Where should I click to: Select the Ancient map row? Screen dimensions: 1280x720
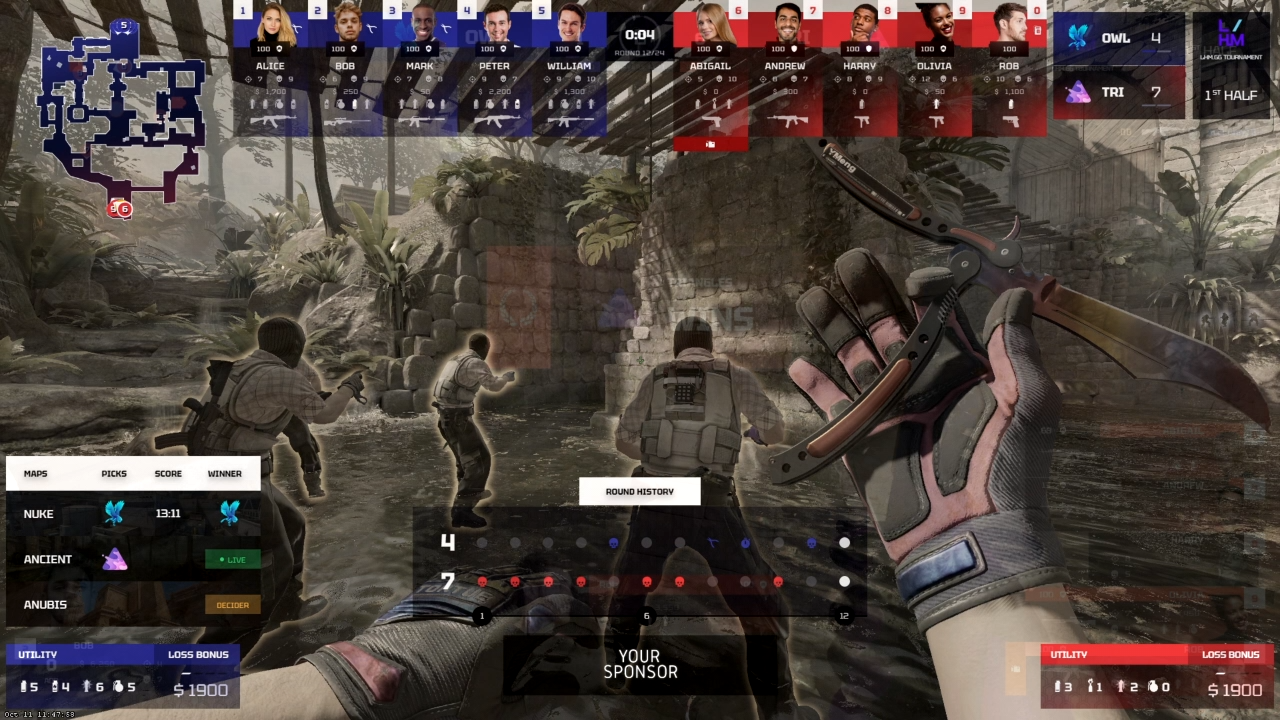click(133, 559)
